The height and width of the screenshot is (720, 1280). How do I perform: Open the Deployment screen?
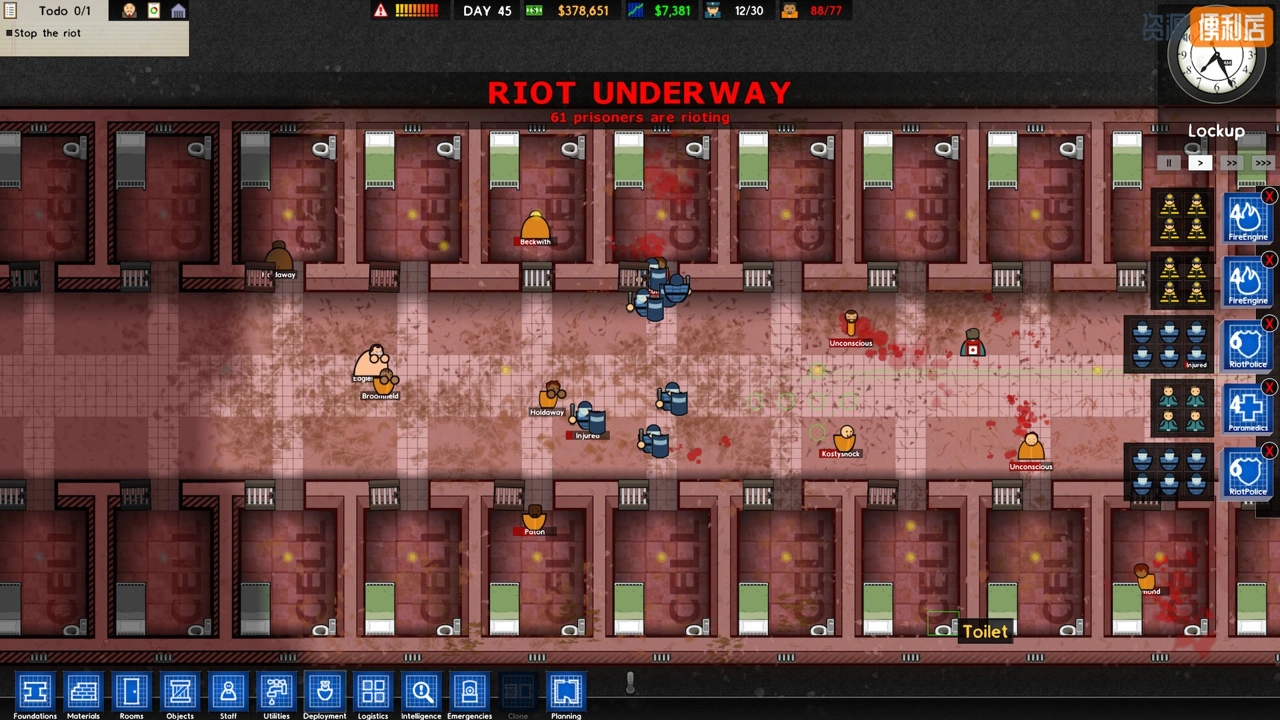[324, 692]
